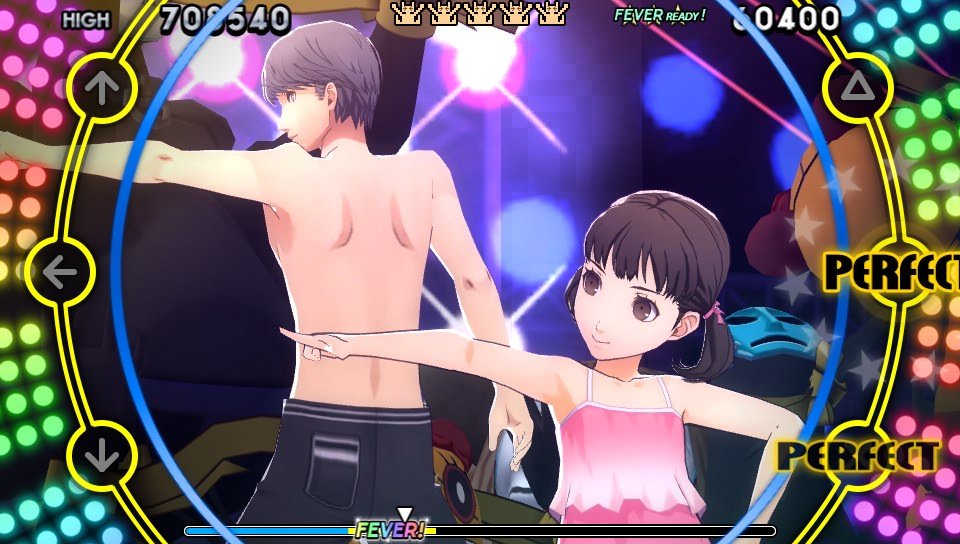
Task: Tap the left arrow note target
Action: [60, 272]
